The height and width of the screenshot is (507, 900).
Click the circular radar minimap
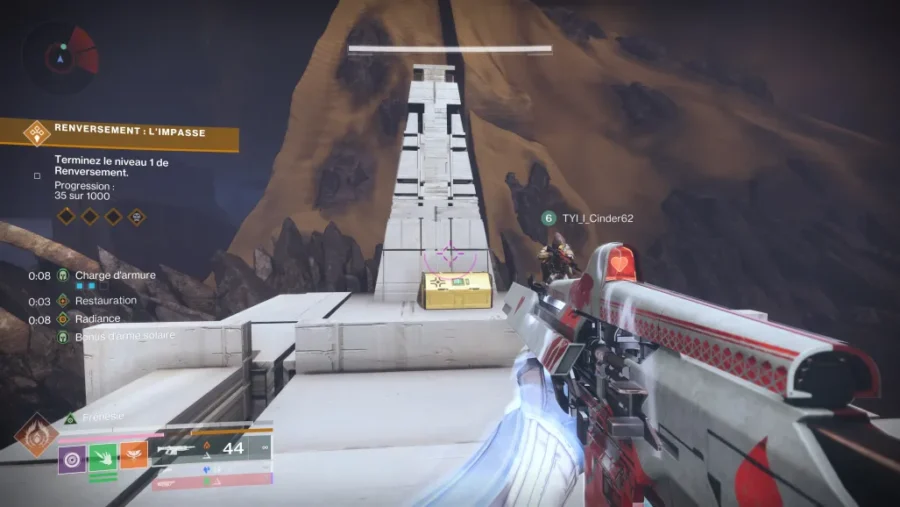[x=61, y=56]
